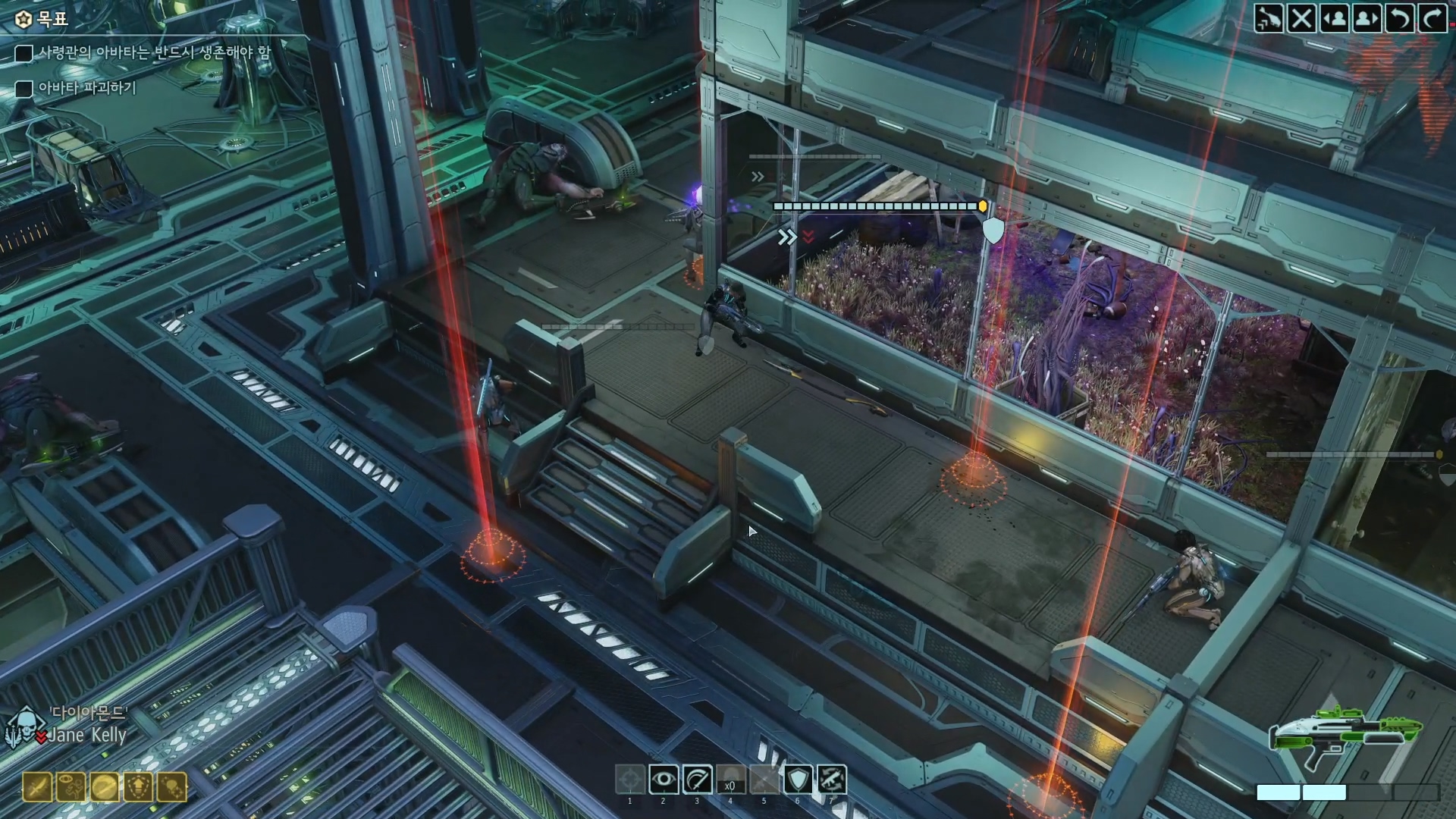This screenshot has width=1456, height=819.
Task: Click the X end turn button
Action: point(1301,17)
